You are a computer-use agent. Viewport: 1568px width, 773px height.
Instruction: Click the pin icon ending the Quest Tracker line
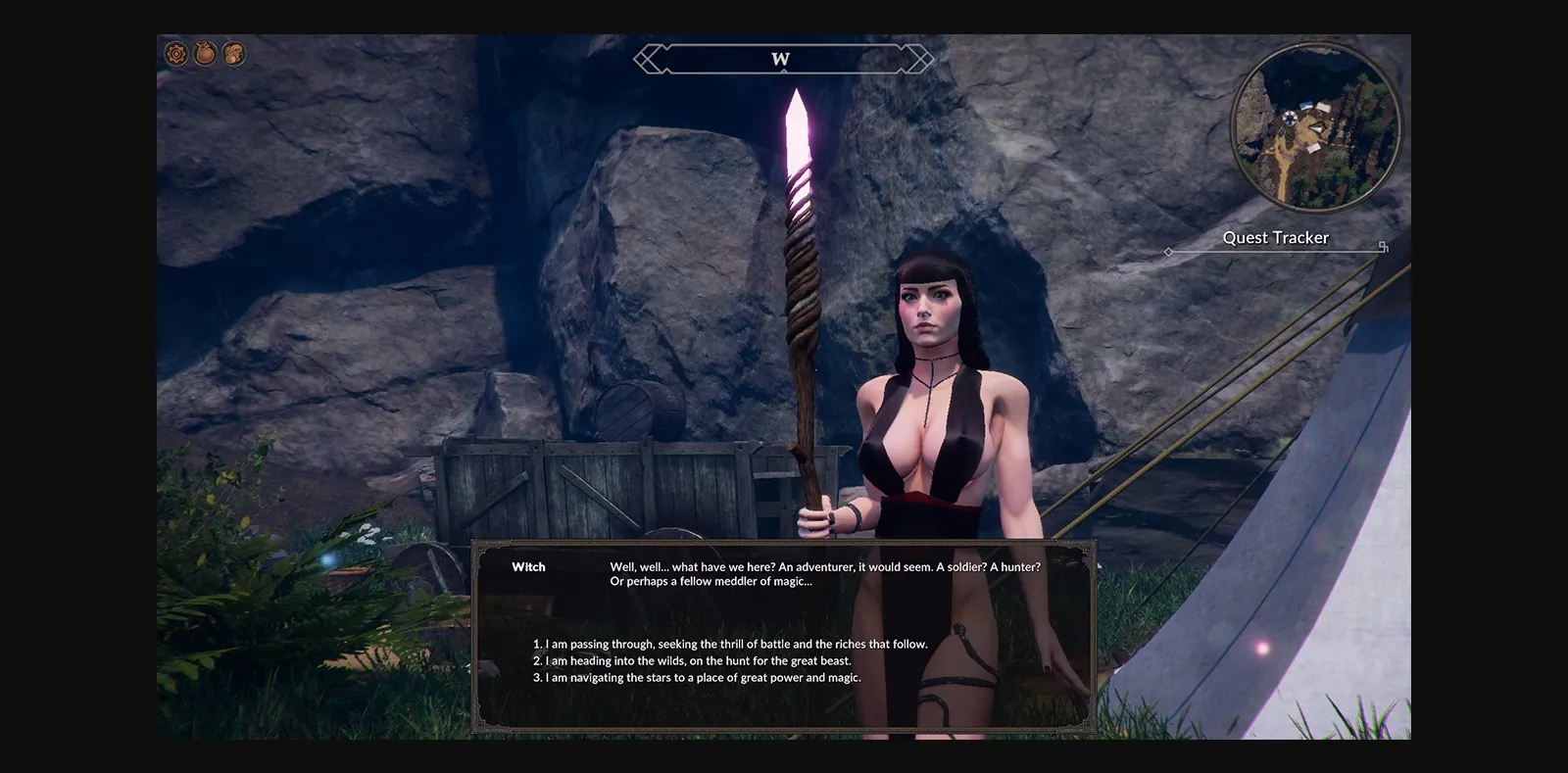[1382, 248]
